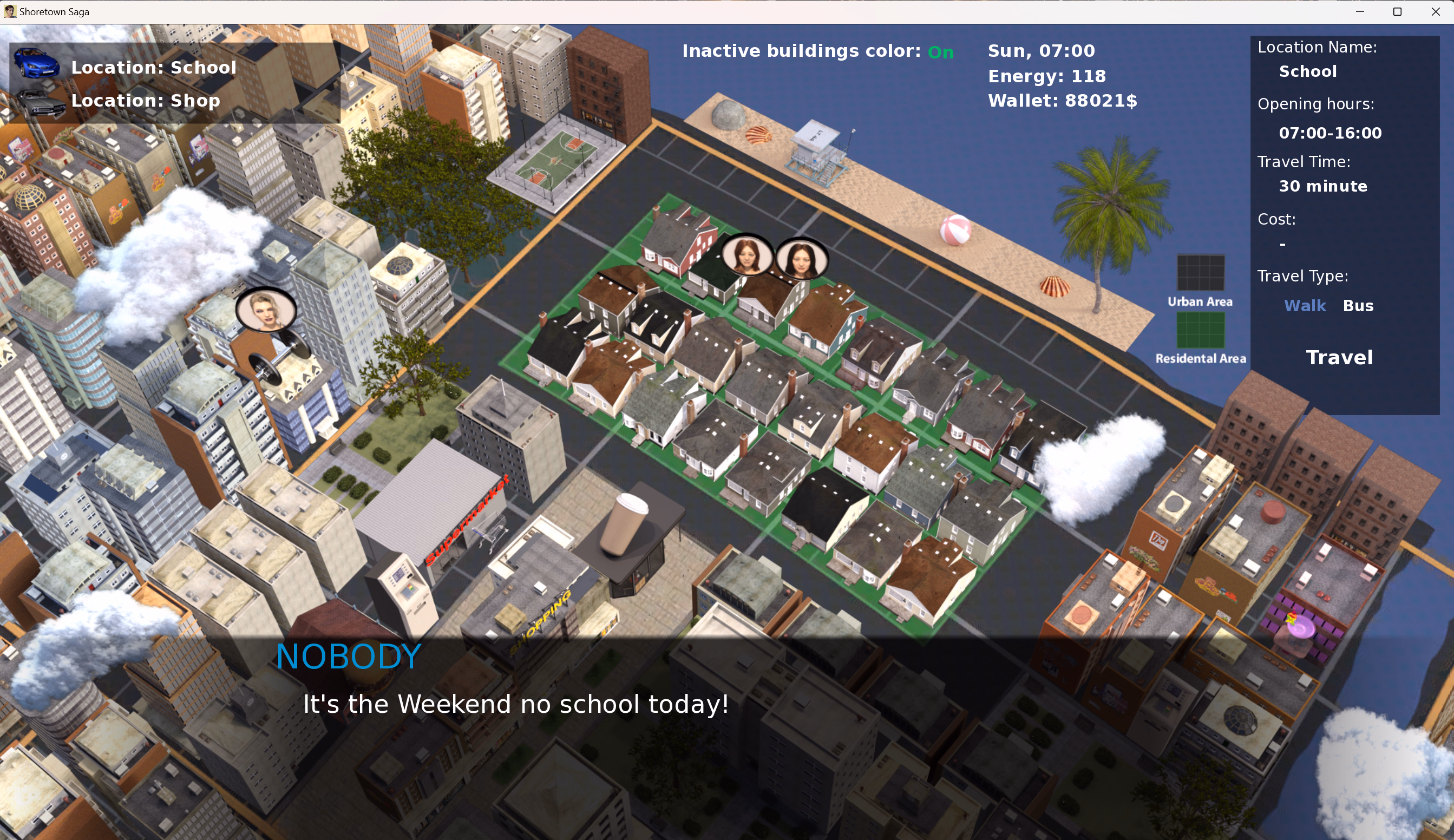Select Walk as travel type
The width and height of the screenshot is (1454, 840).
click(1305, 306)
